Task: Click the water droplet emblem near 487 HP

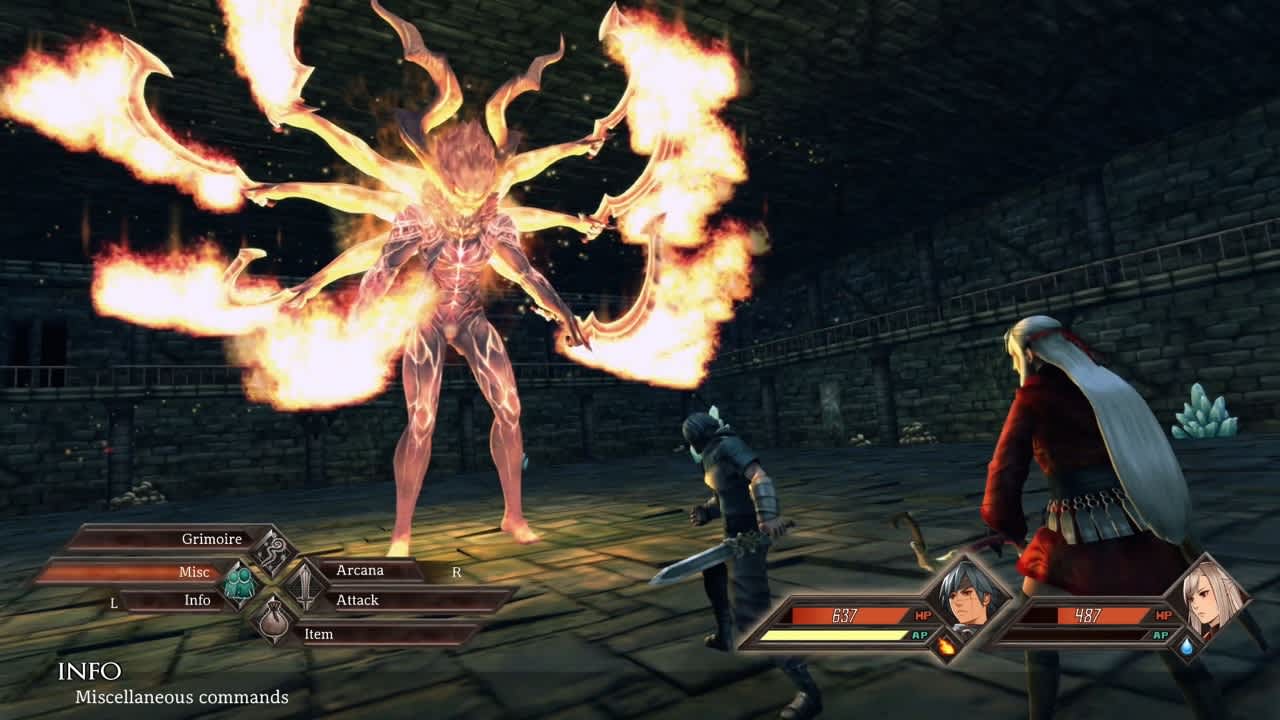Action: pos(1189,647)
